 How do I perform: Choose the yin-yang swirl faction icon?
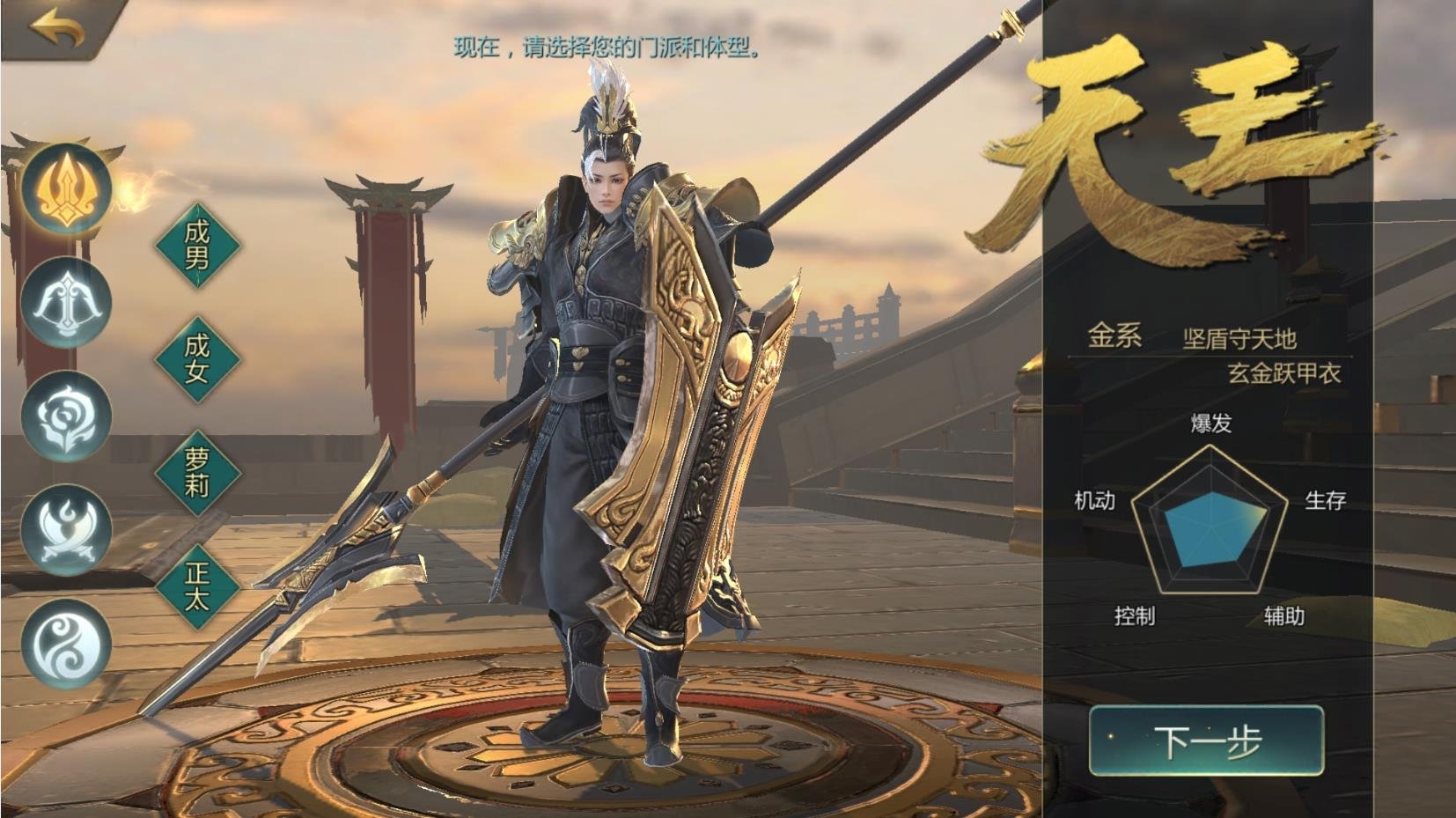click(x=66, y=644)
